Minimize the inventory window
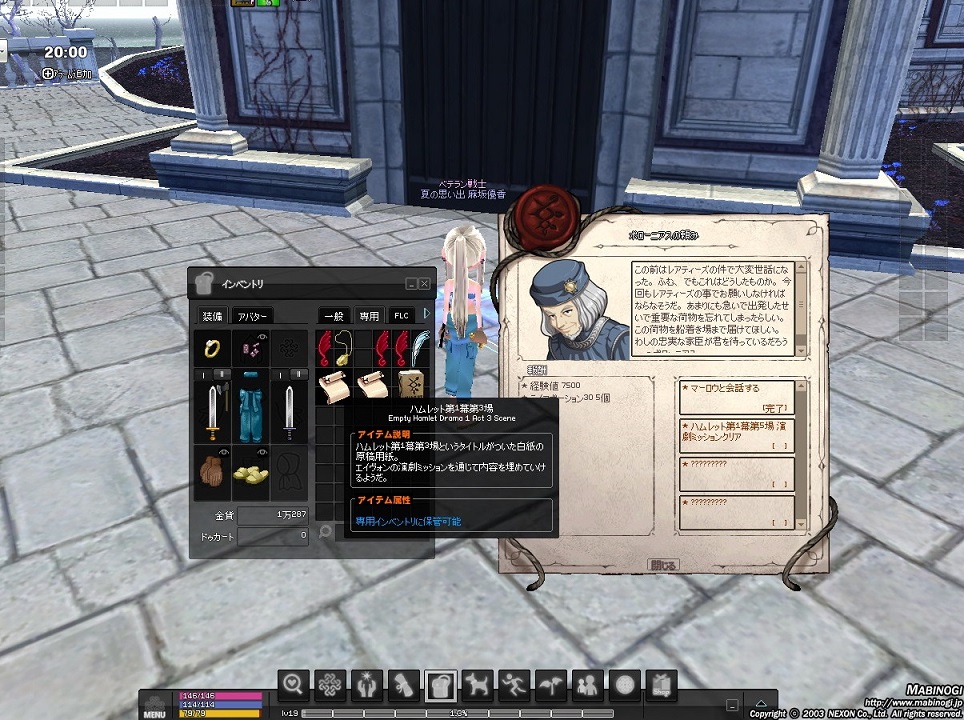 pyautogui.click(x=411, y=285)
